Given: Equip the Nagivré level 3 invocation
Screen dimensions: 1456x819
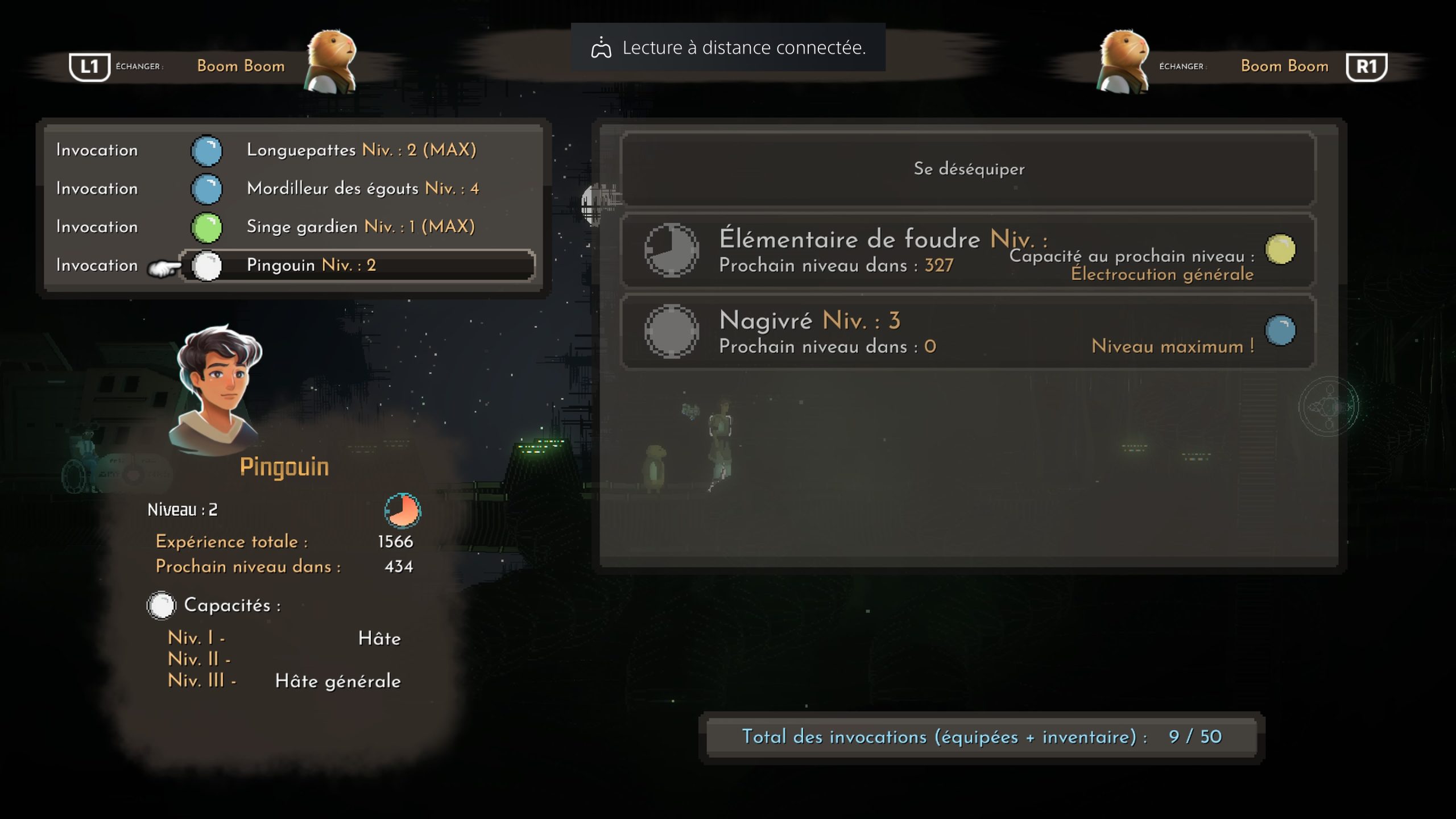Looking at the screenshot, I should click(968, 332).
